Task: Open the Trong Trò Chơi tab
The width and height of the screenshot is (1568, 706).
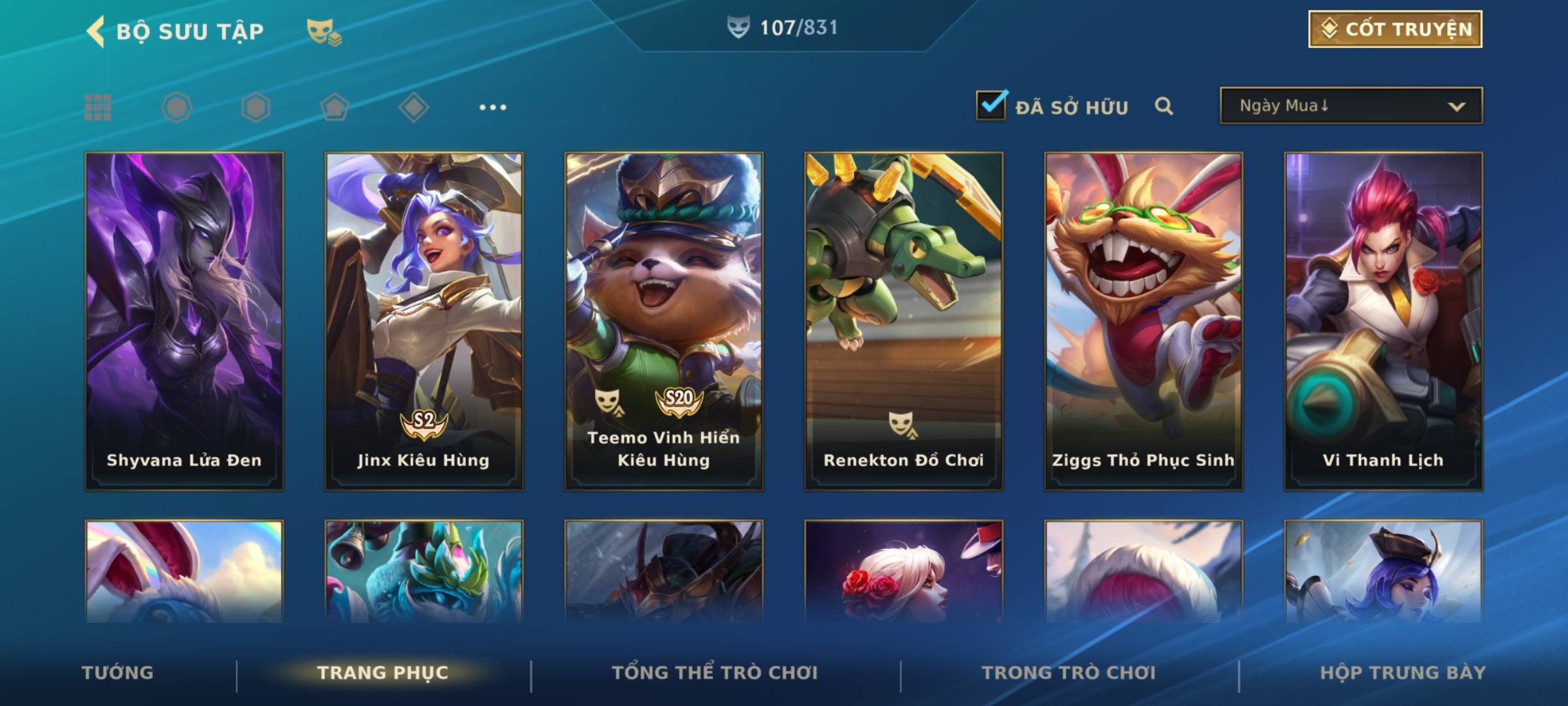Action: (1069, 673)
